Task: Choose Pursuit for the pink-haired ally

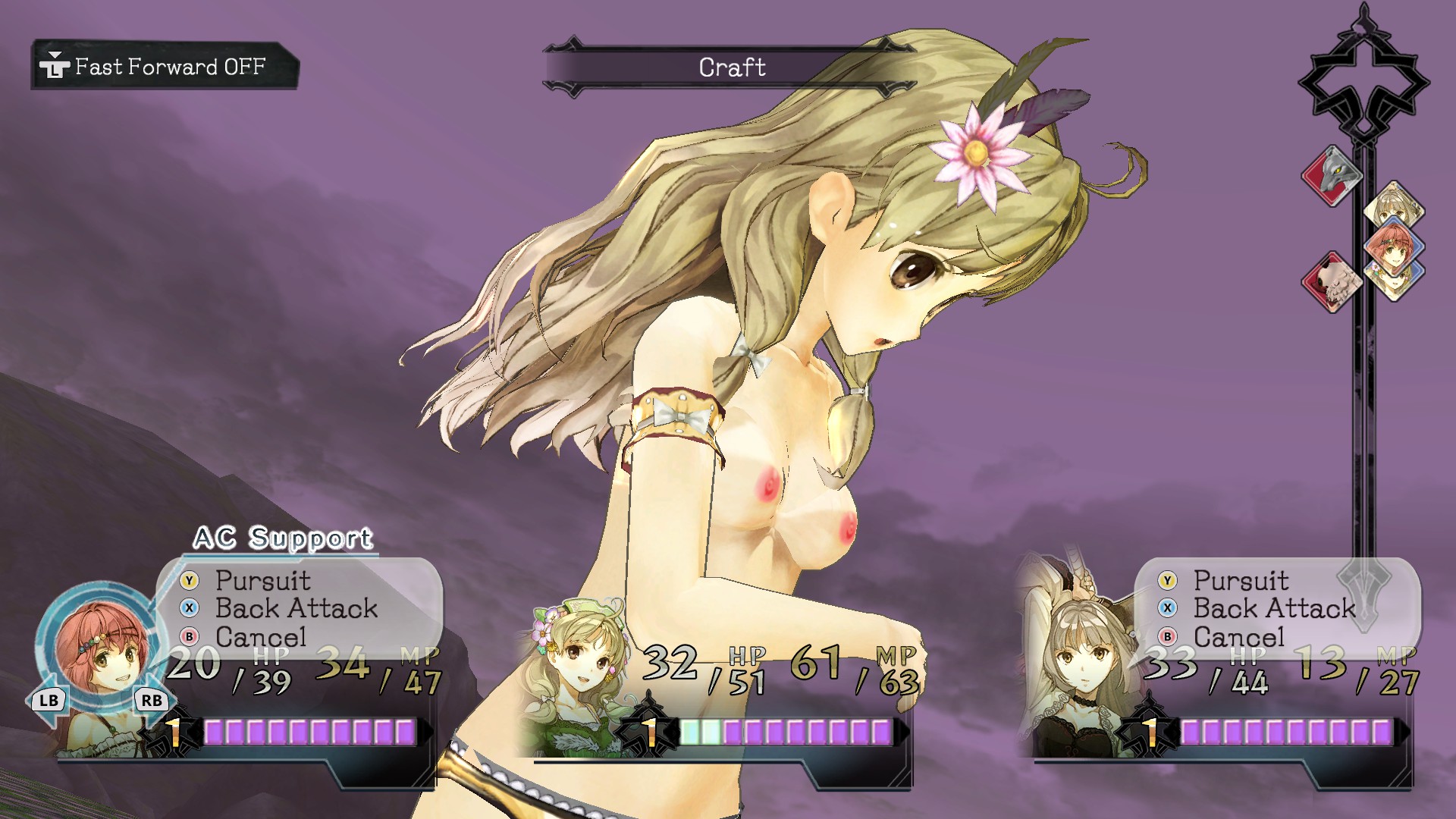Action: (262, 580)
